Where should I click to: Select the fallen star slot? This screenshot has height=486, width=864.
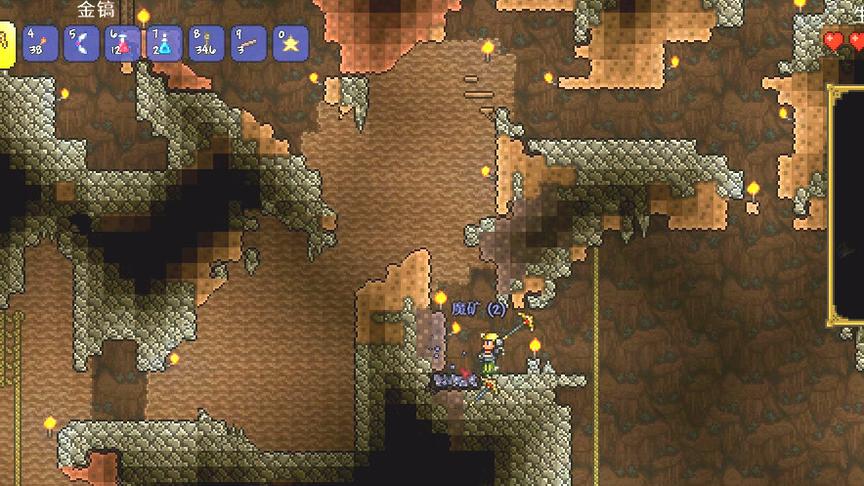click(290, 44)
